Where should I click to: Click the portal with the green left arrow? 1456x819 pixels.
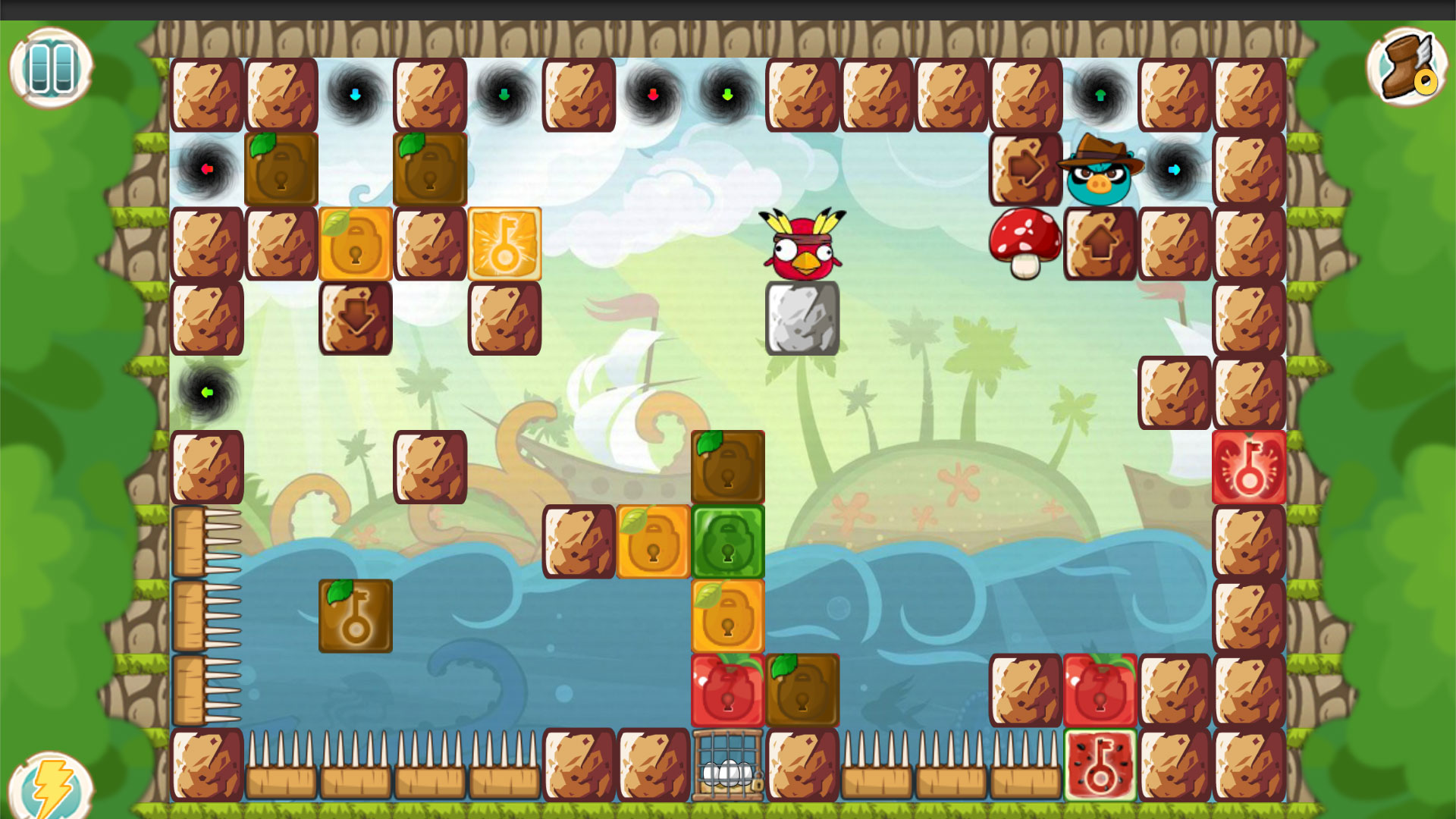[207, 392]
